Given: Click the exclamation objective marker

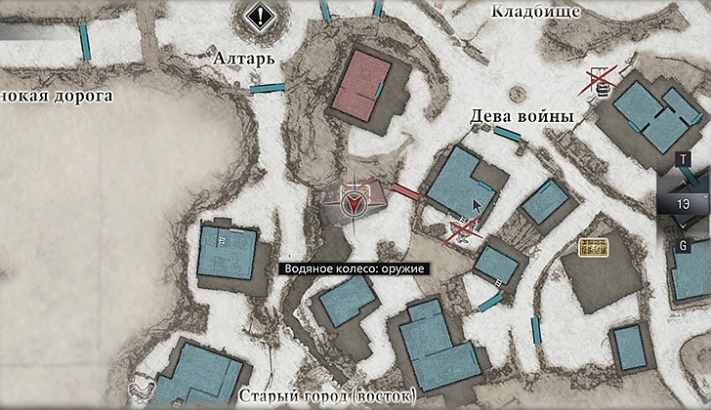Looking at the screenshot, I should (260, 16).
